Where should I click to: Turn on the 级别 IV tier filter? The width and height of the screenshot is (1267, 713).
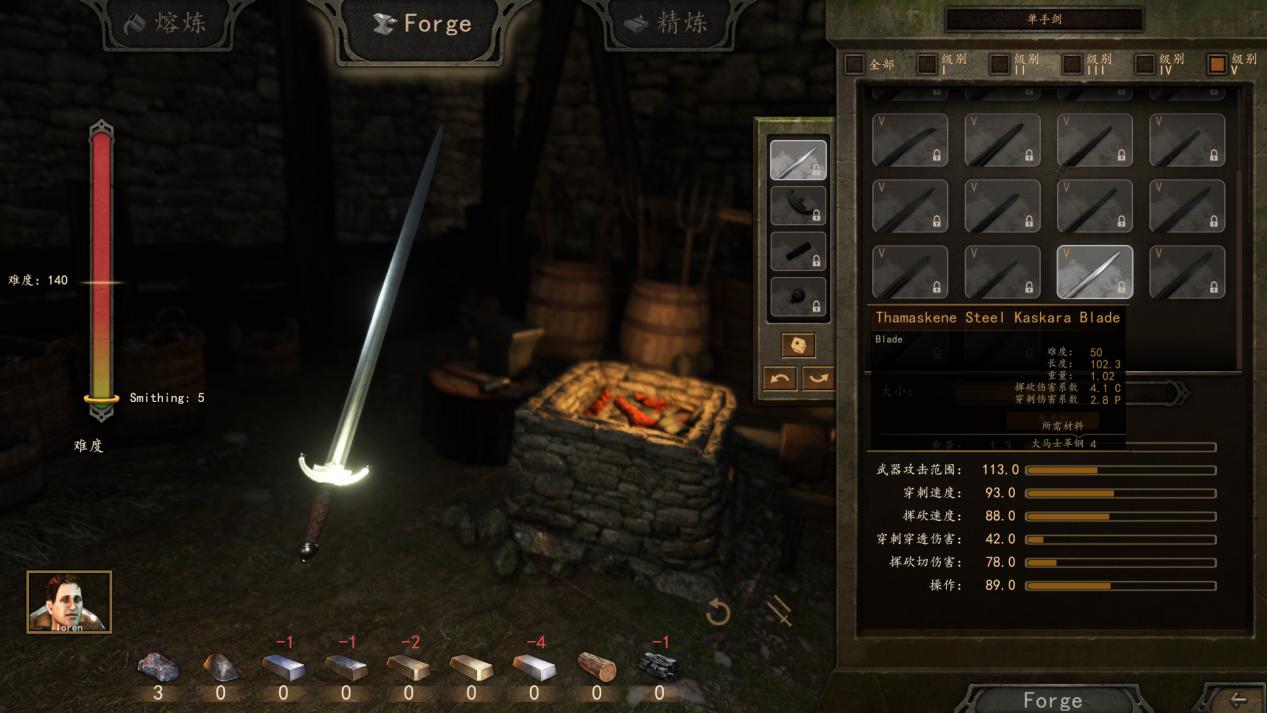pos(1144,64)
